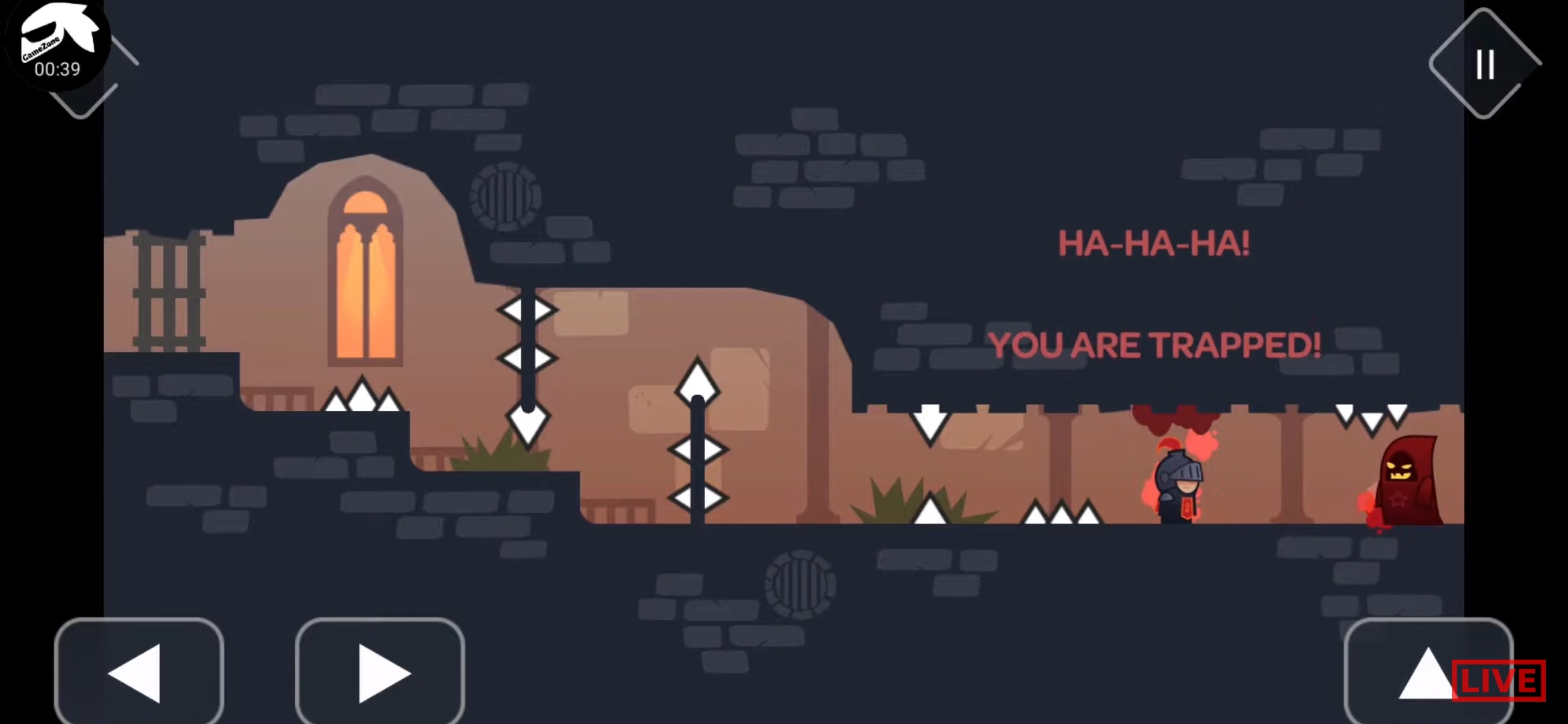
Task: Tap the round barred grate near the top wall
Action: coord(507,194)
